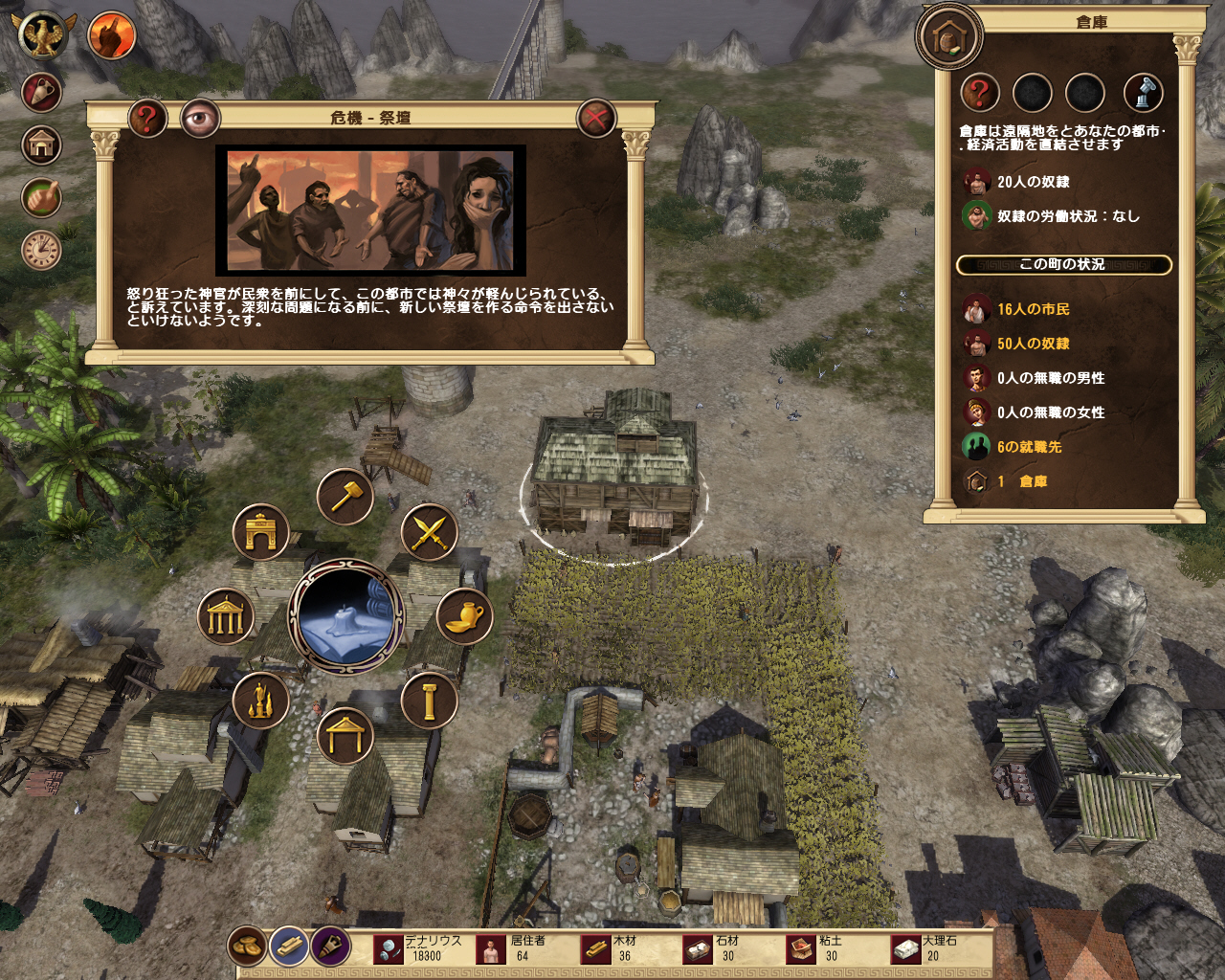This screenshot has height=980, width=1225.
Task: Open the amphora icon in the left sidebar
Action: (x=41, y=93)
